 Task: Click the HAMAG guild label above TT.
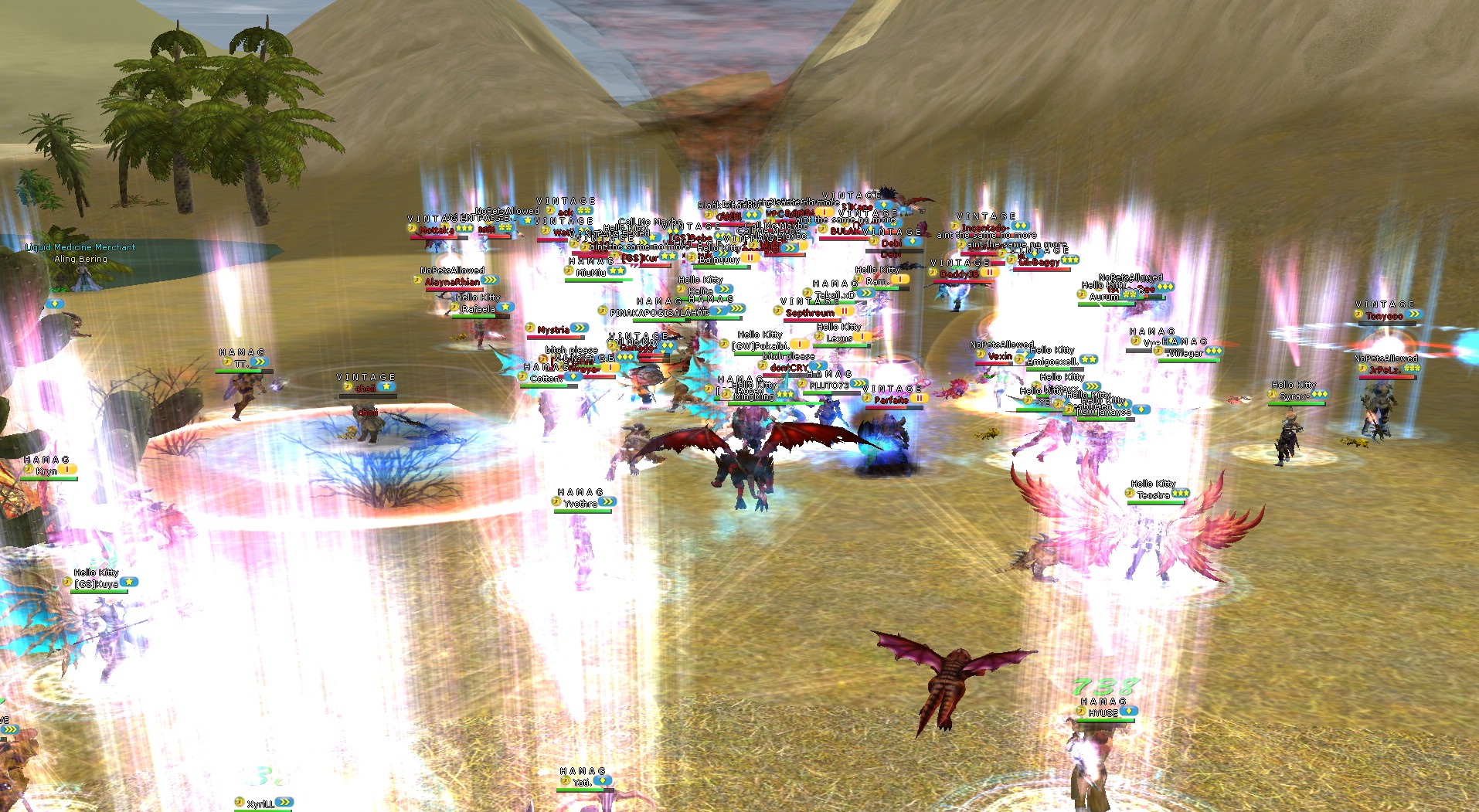[242, 352]
